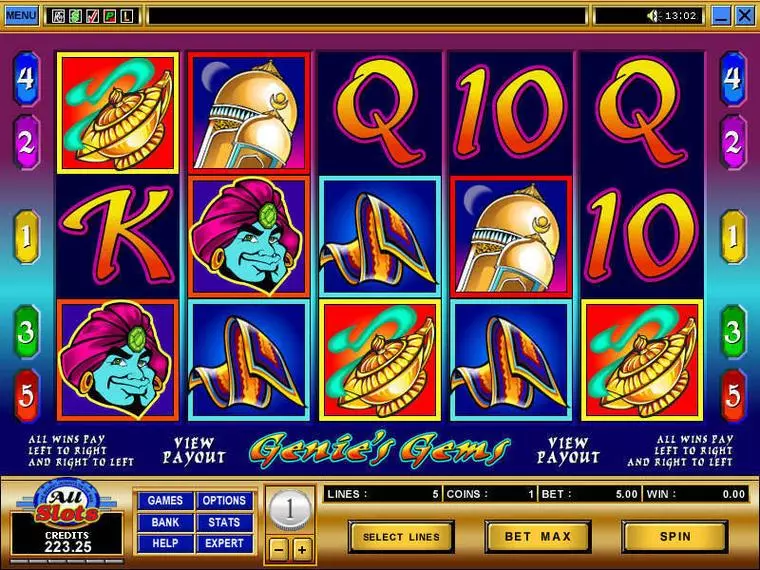Activate payline 5 red gem on right
Image resolution: width=760 pixels, height=570 pixels.
(733, 395)
